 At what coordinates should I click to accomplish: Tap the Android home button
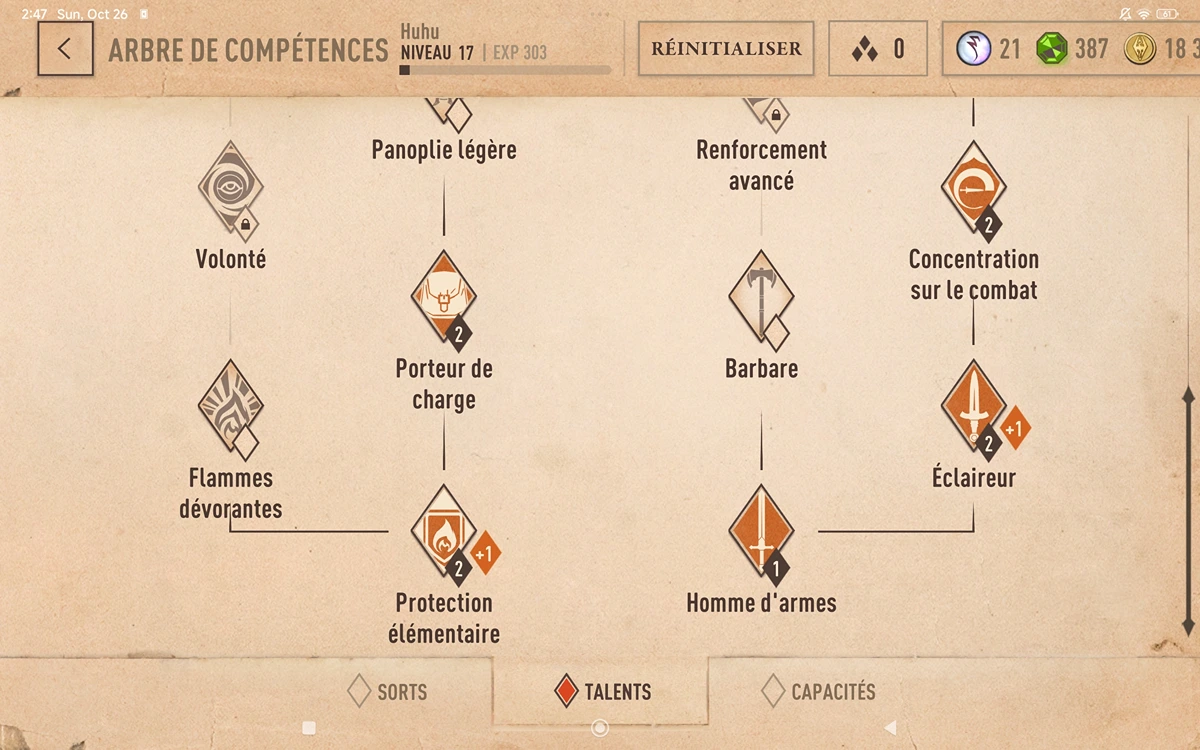[600, 728]
